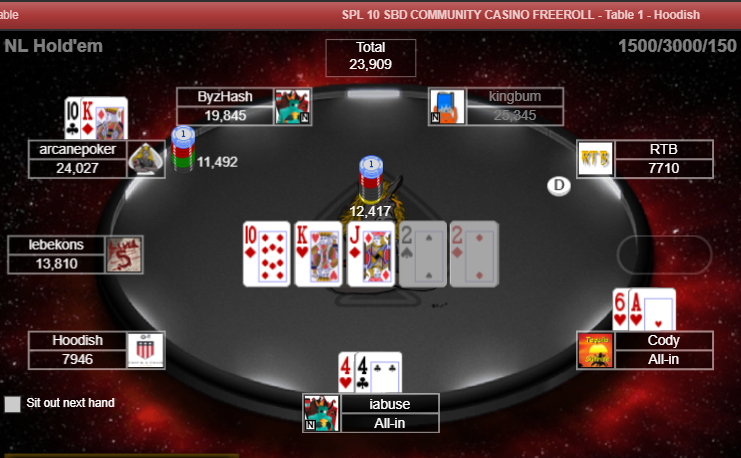
Task: Choose Cody's player name plate
Action: [663, 350]
